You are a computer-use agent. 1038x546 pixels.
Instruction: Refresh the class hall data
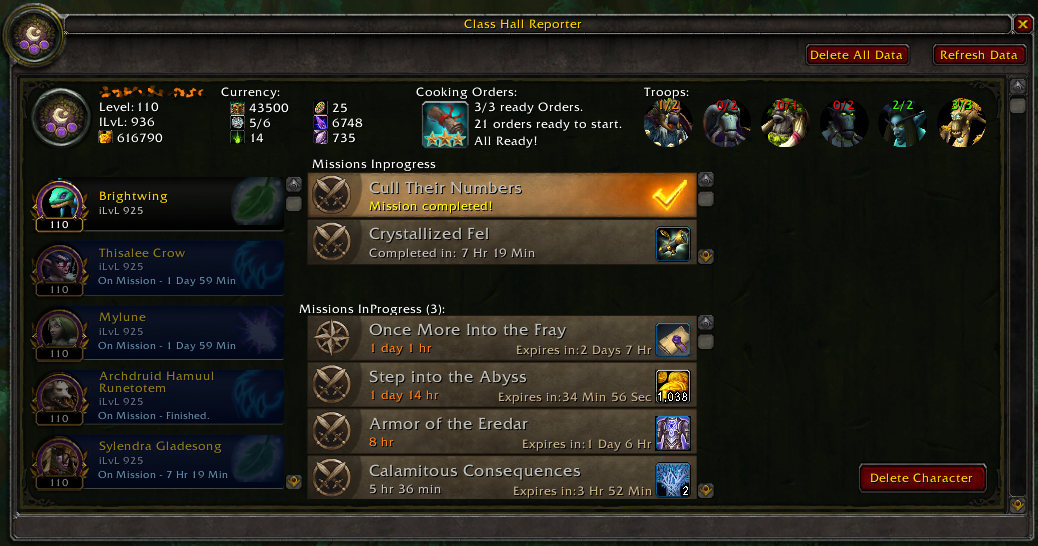(x=978, y=55)
